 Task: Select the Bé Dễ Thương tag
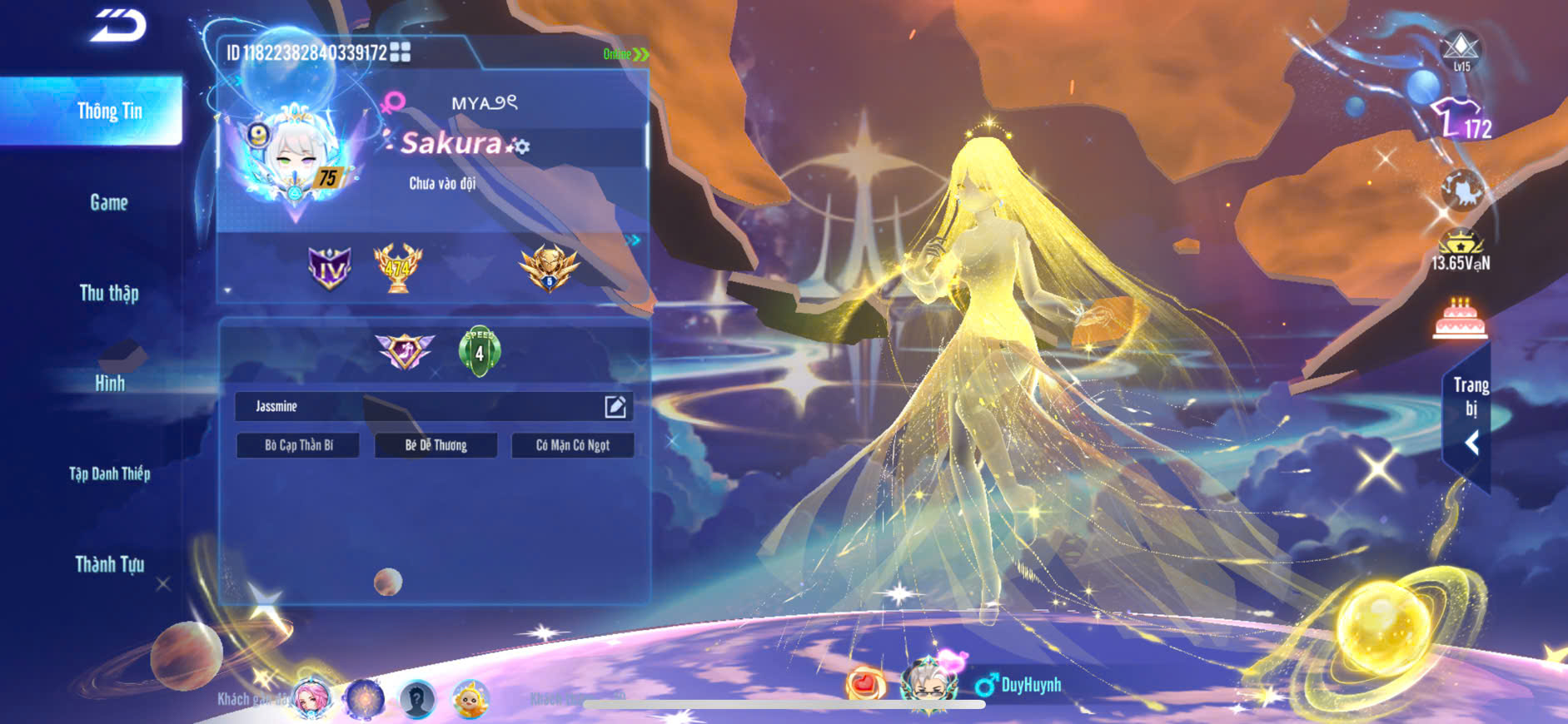click(436, 445)
